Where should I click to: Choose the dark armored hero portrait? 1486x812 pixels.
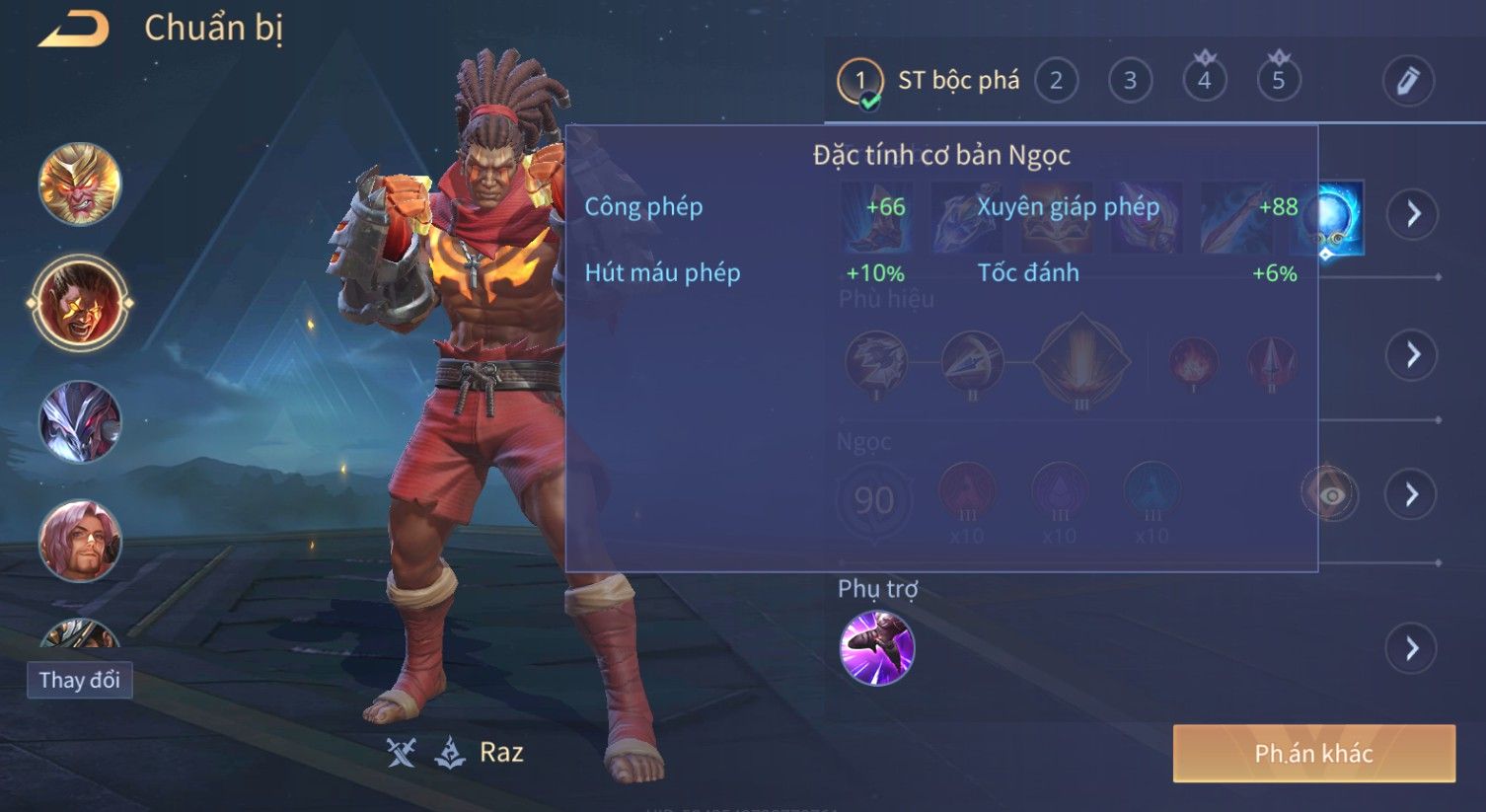click(80, 421)
